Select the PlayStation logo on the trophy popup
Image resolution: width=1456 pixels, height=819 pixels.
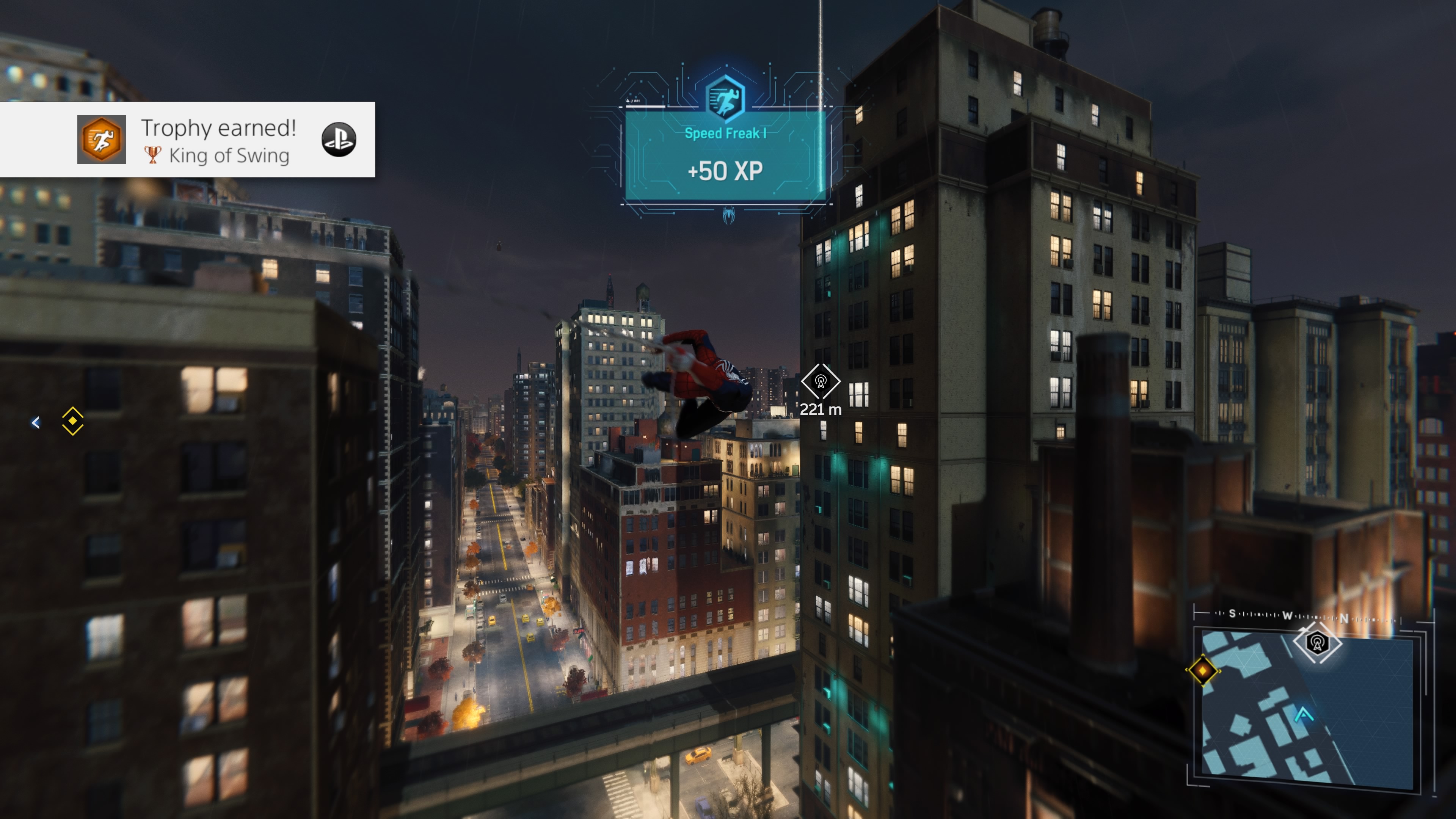[339, 140]
